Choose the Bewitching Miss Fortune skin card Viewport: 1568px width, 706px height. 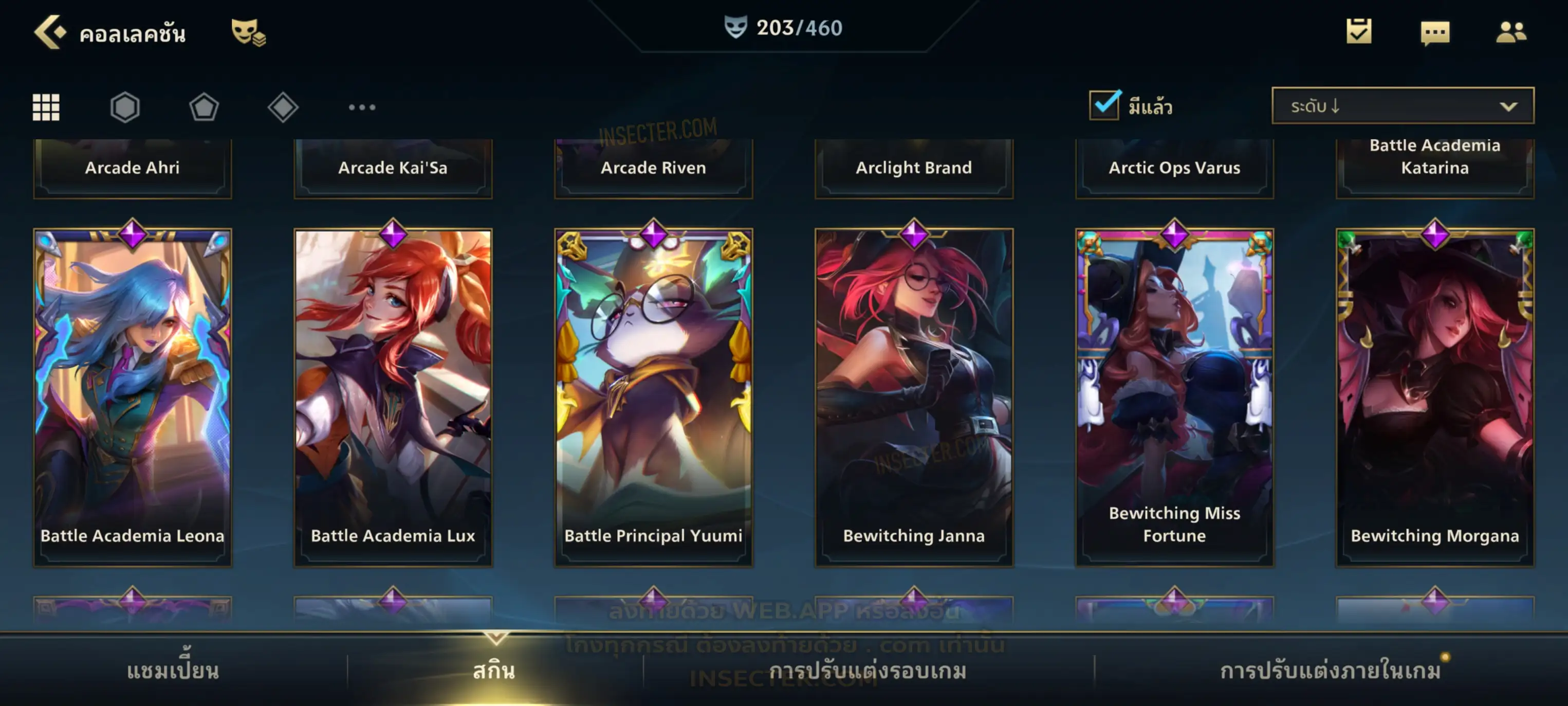coord(1175,397)
